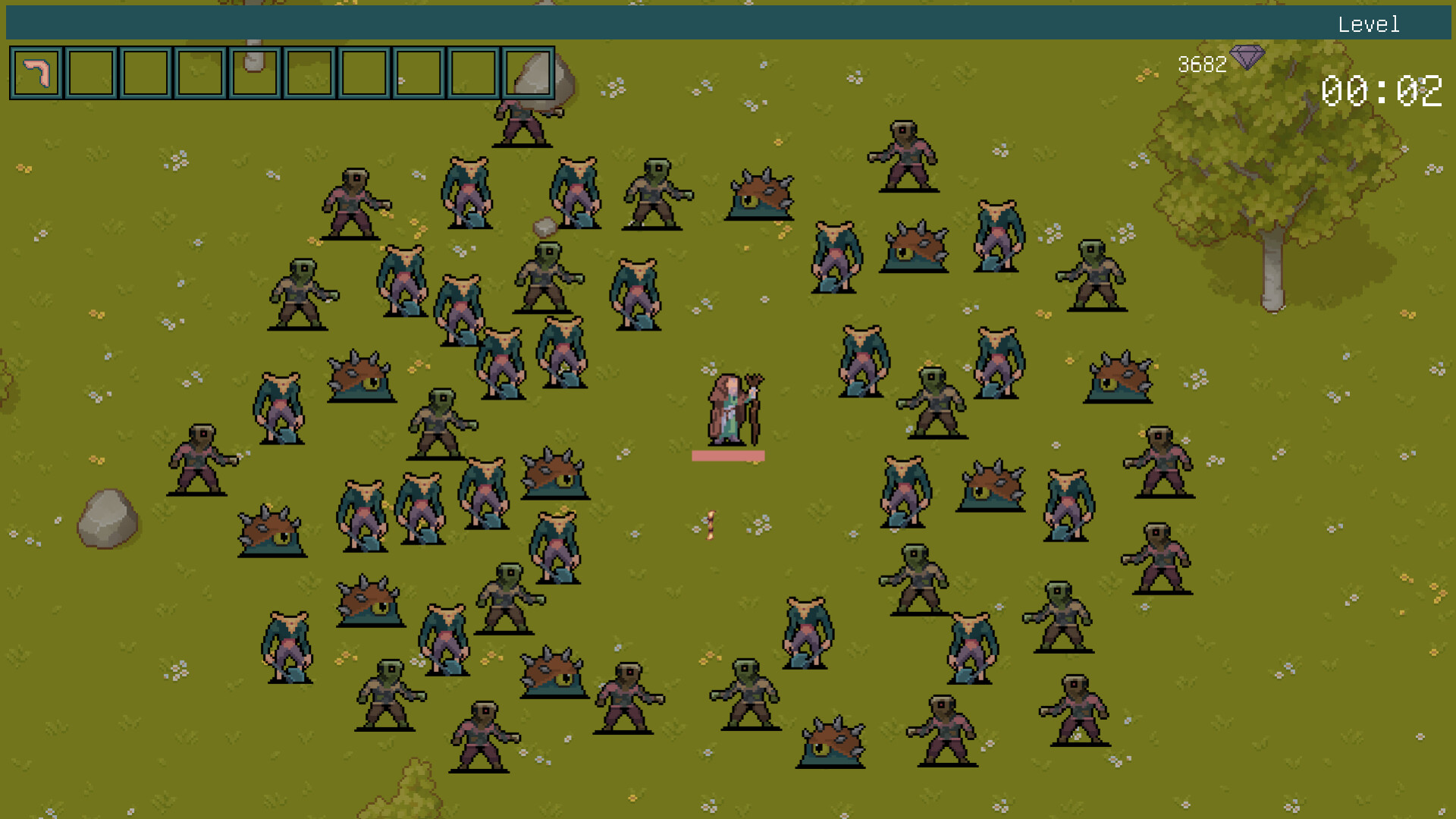Click the bone pickup below the wizard
The image size is (1456, 819).
pos(710,525)
